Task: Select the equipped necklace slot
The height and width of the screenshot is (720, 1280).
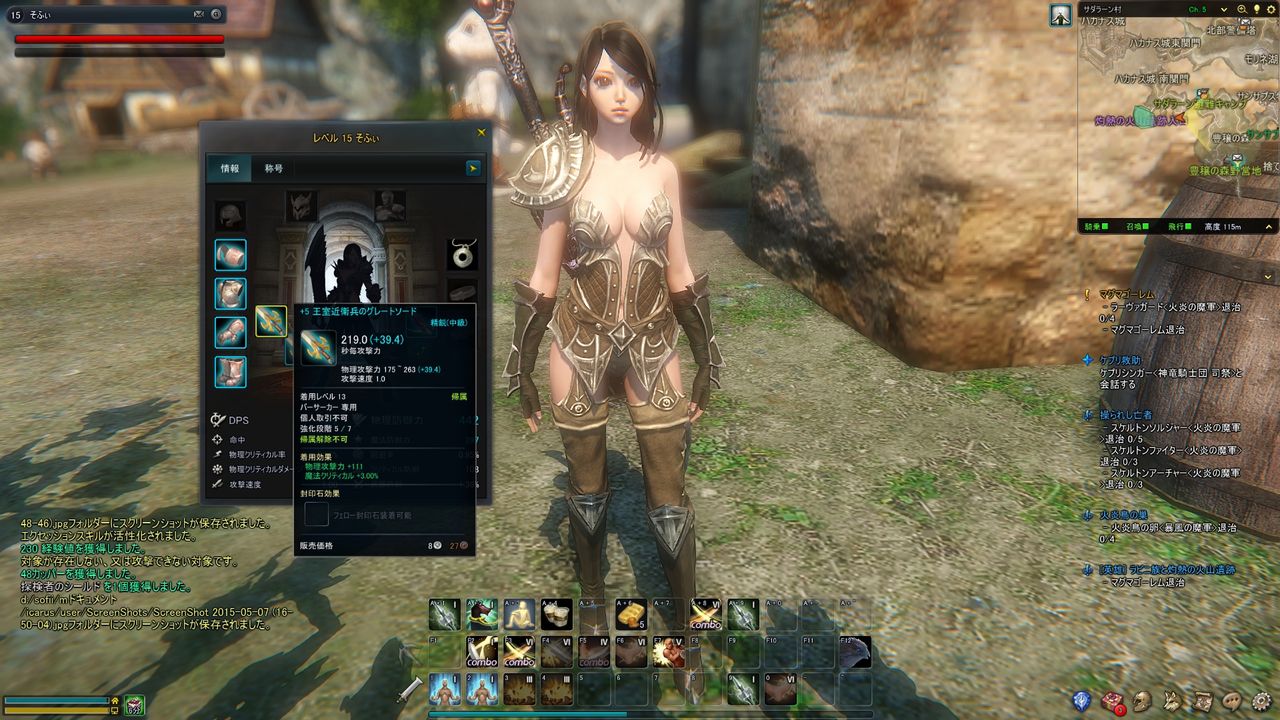Action: (x=461, y=254)
